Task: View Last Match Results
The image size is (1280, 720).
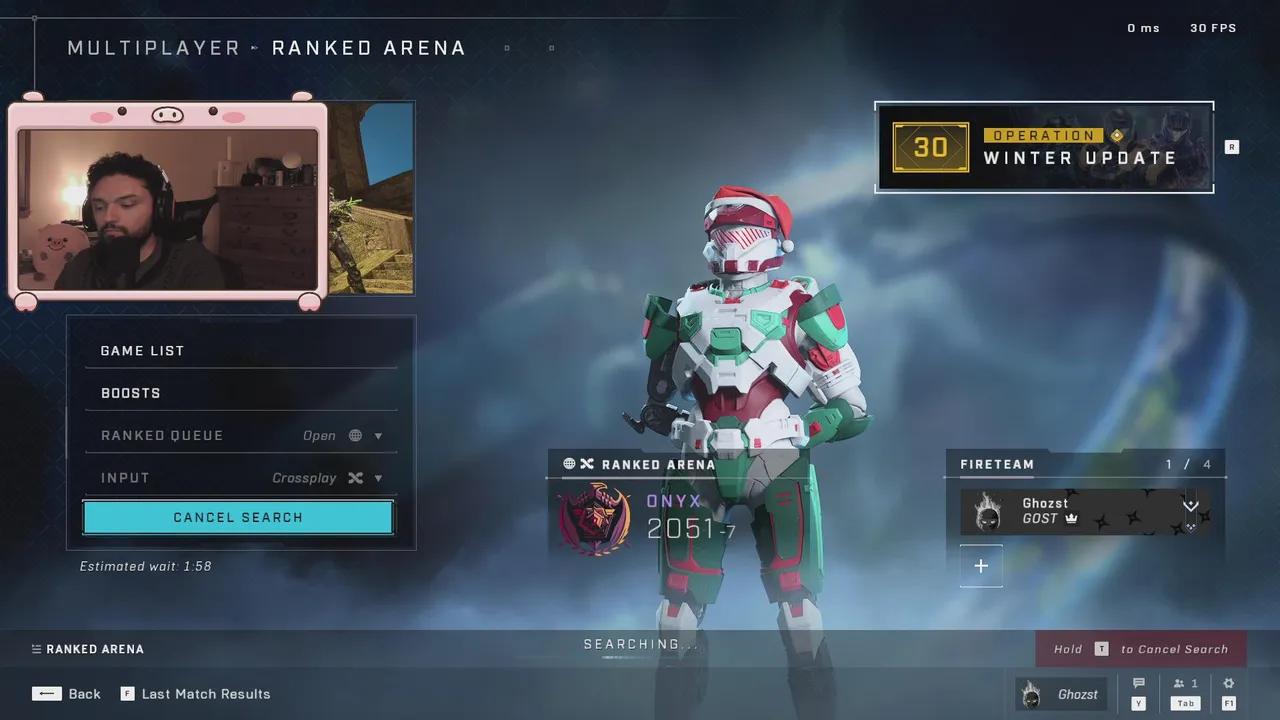Action: 196,694
